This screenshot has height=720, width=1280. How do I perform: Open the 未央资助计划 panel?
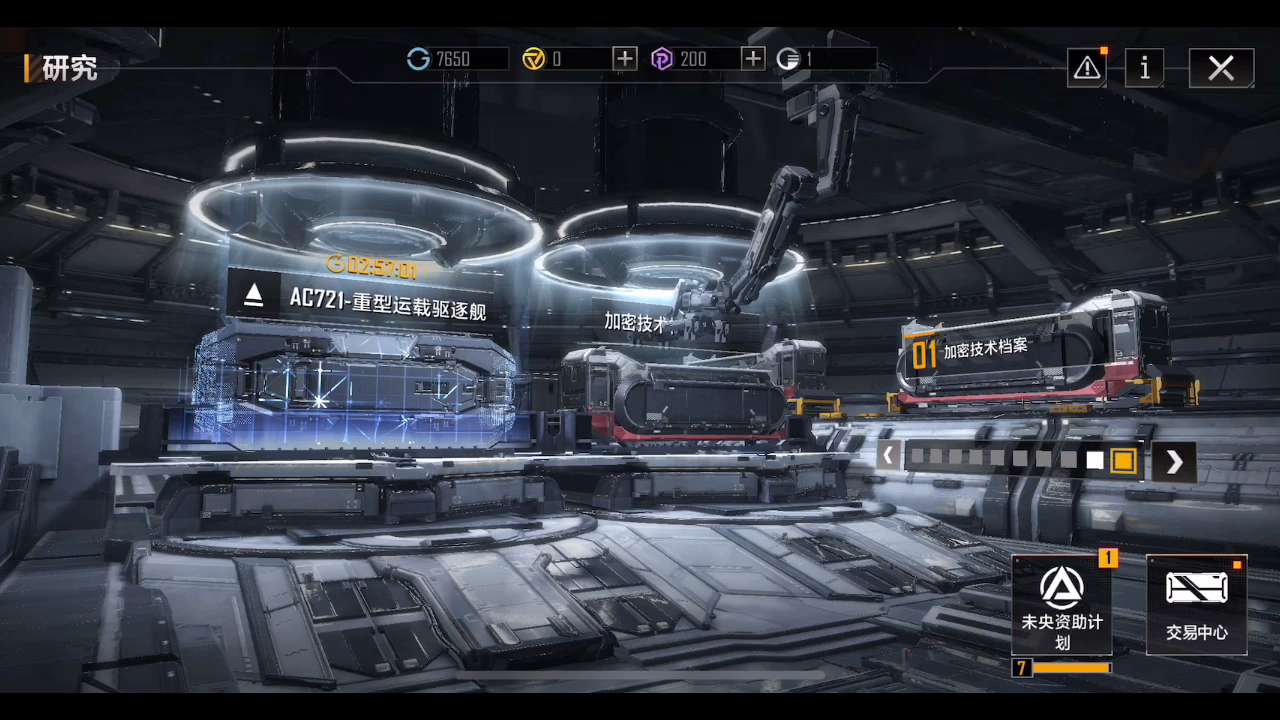(1062, 605)
